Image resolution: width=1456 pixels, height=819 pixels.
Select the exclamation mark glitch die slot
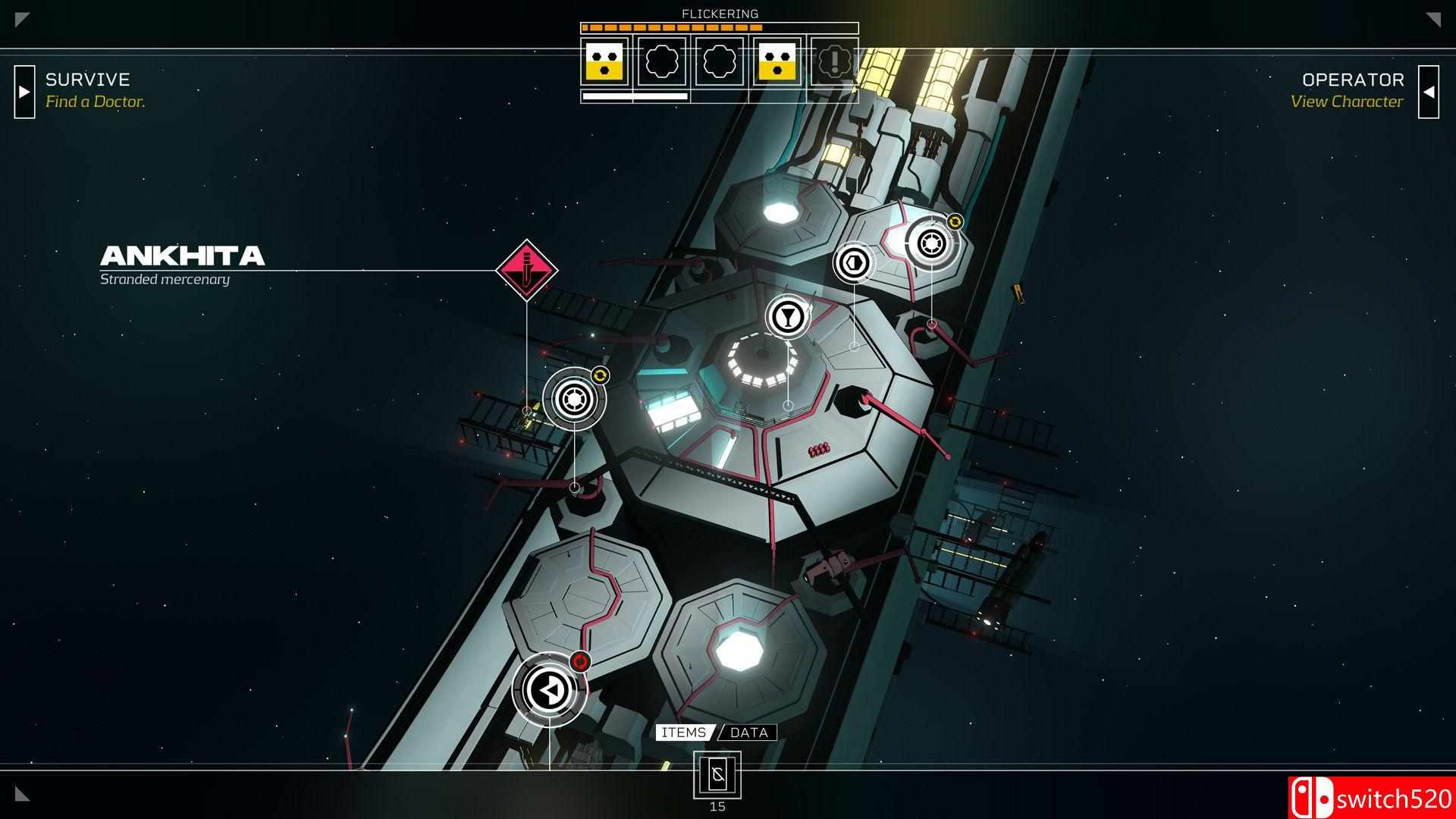[834, 61]
